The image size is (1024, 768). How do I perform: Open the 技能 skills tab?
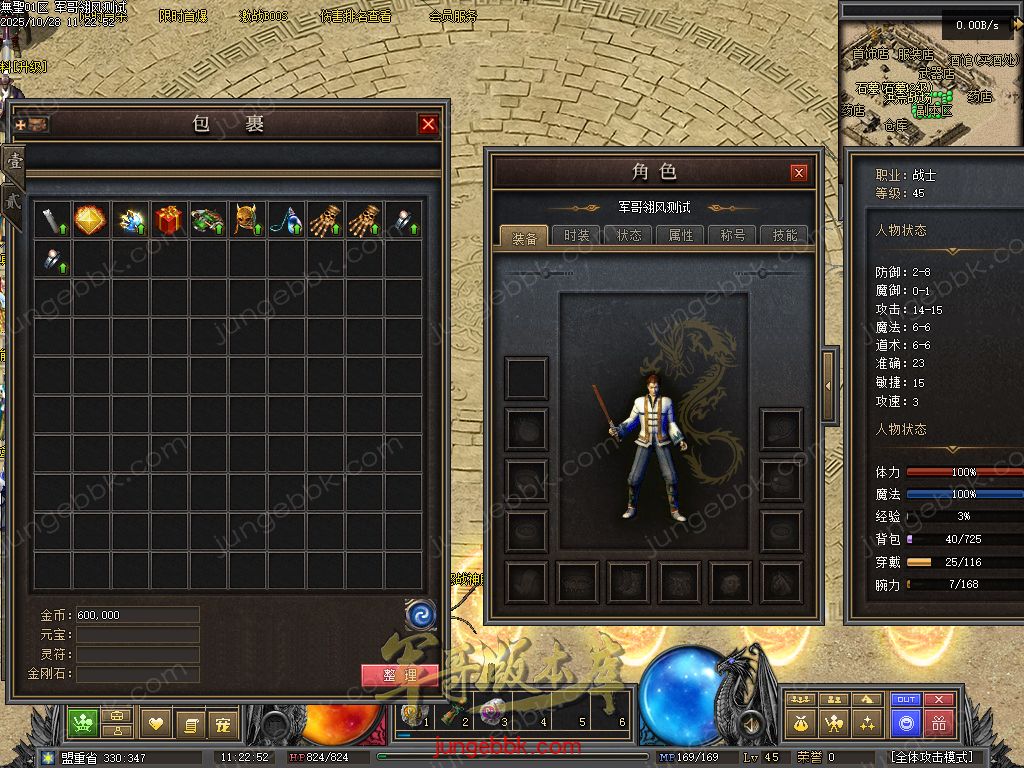pyautogui.click(x=785, y=236)
